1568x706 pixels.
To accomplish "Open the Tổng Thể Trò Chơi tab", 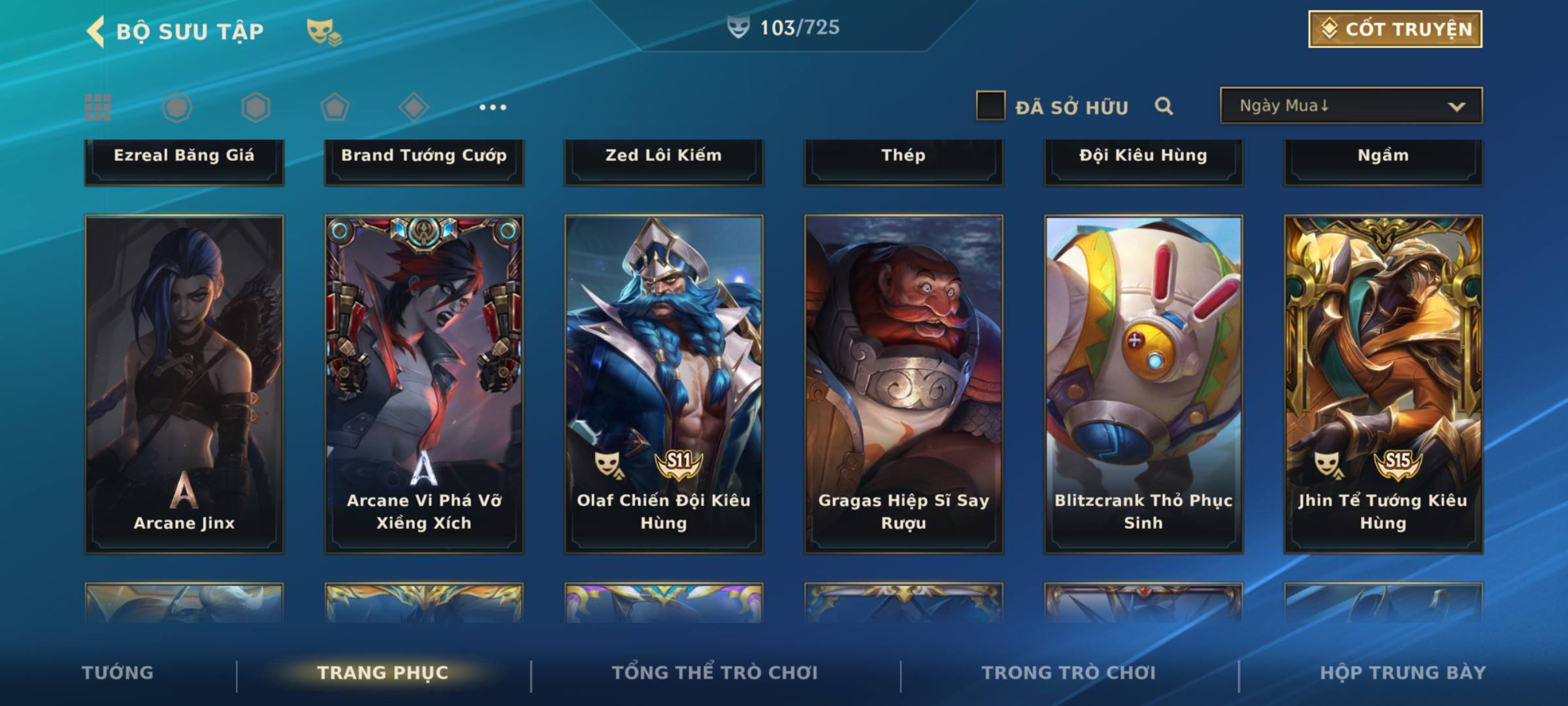I will (715, 673).
